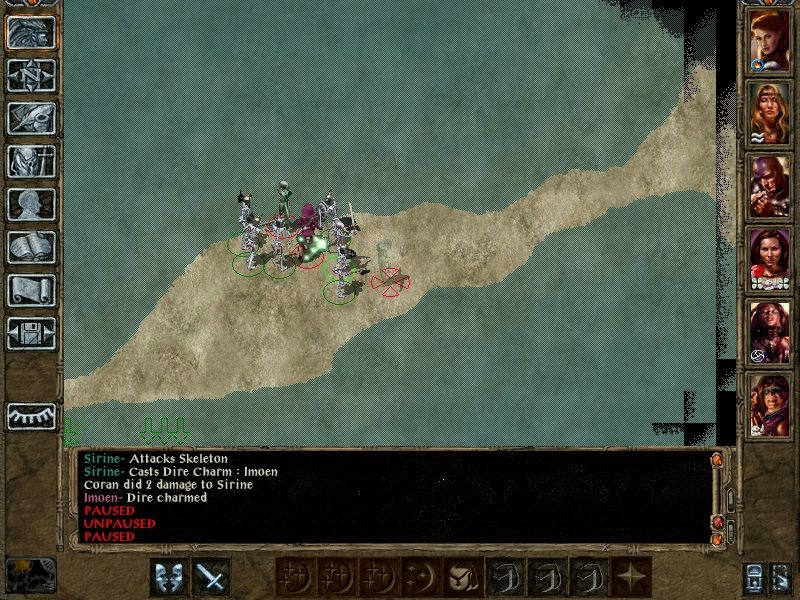This screenshot has width=800, height=600.
Task: Select the blonde woman's portrait
Action: coord(770,113)
